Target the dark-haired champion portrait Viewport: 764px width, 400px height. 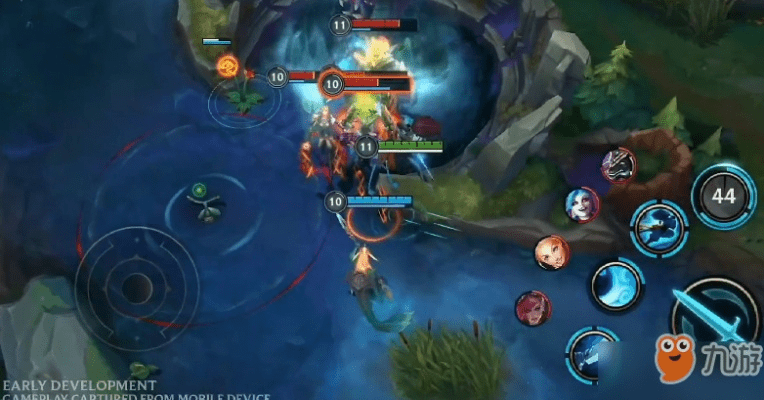(x=618, y=164)
